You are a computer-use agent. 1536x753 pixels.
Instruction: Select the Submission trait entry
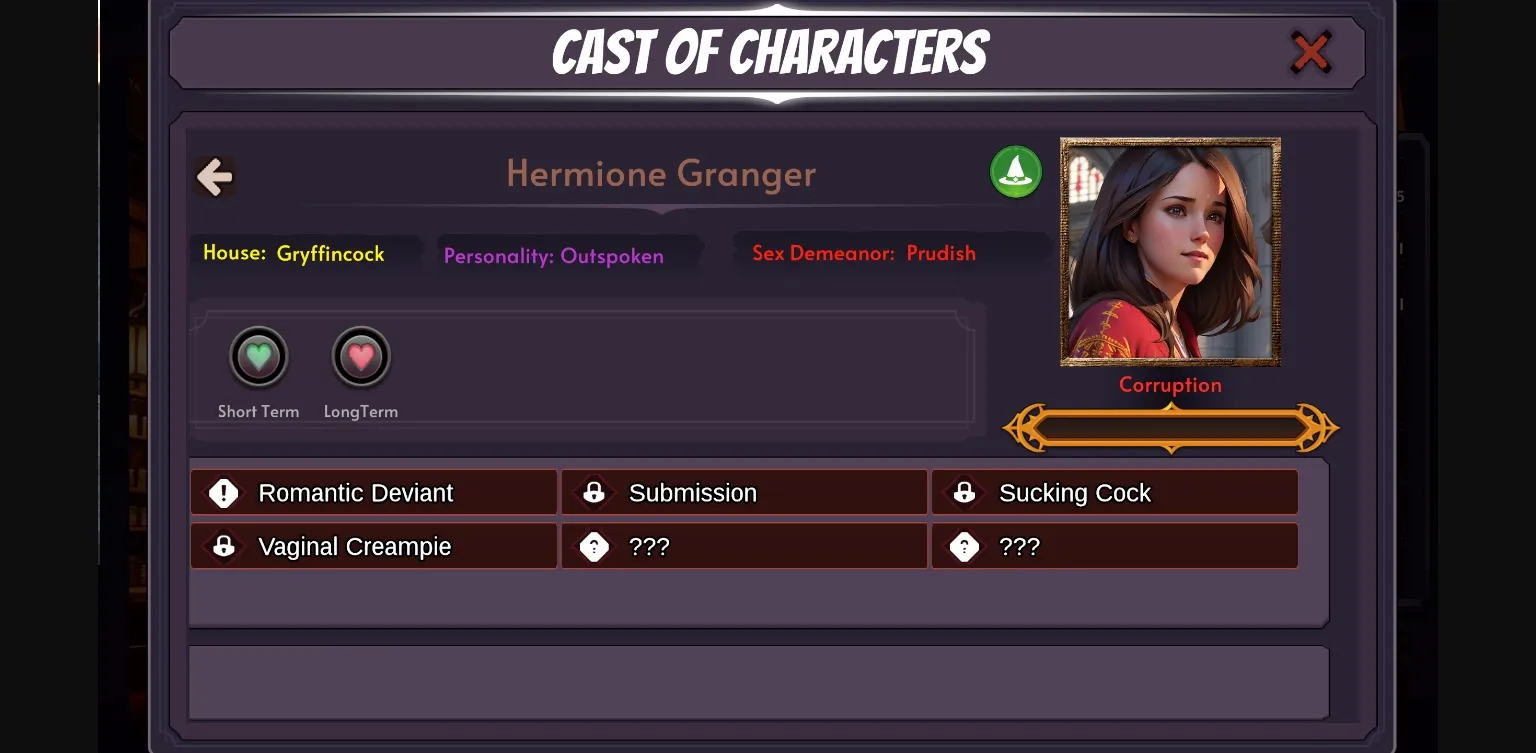point(744,492)
